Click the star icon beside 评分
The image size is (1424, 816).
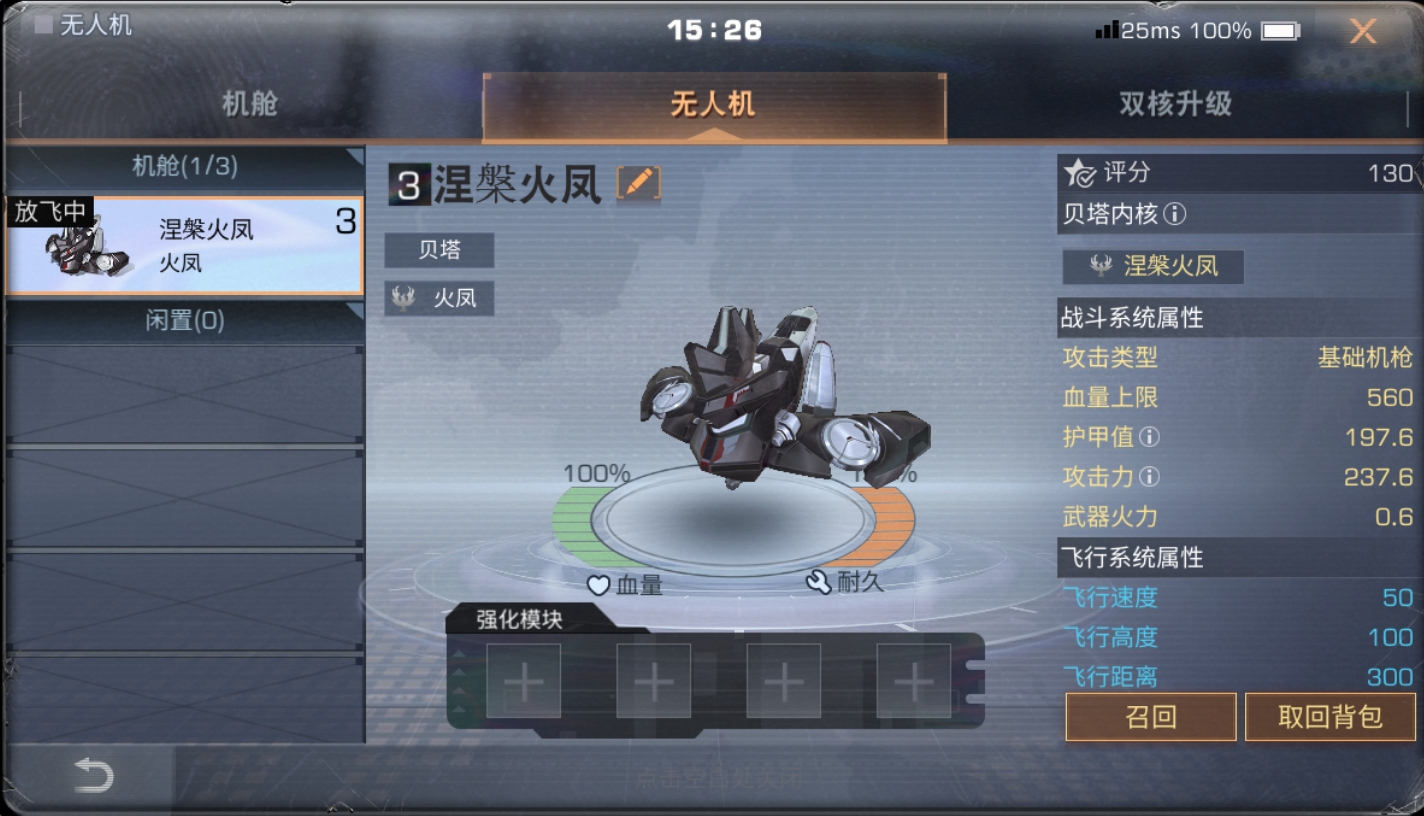[x=1078, y=172]
